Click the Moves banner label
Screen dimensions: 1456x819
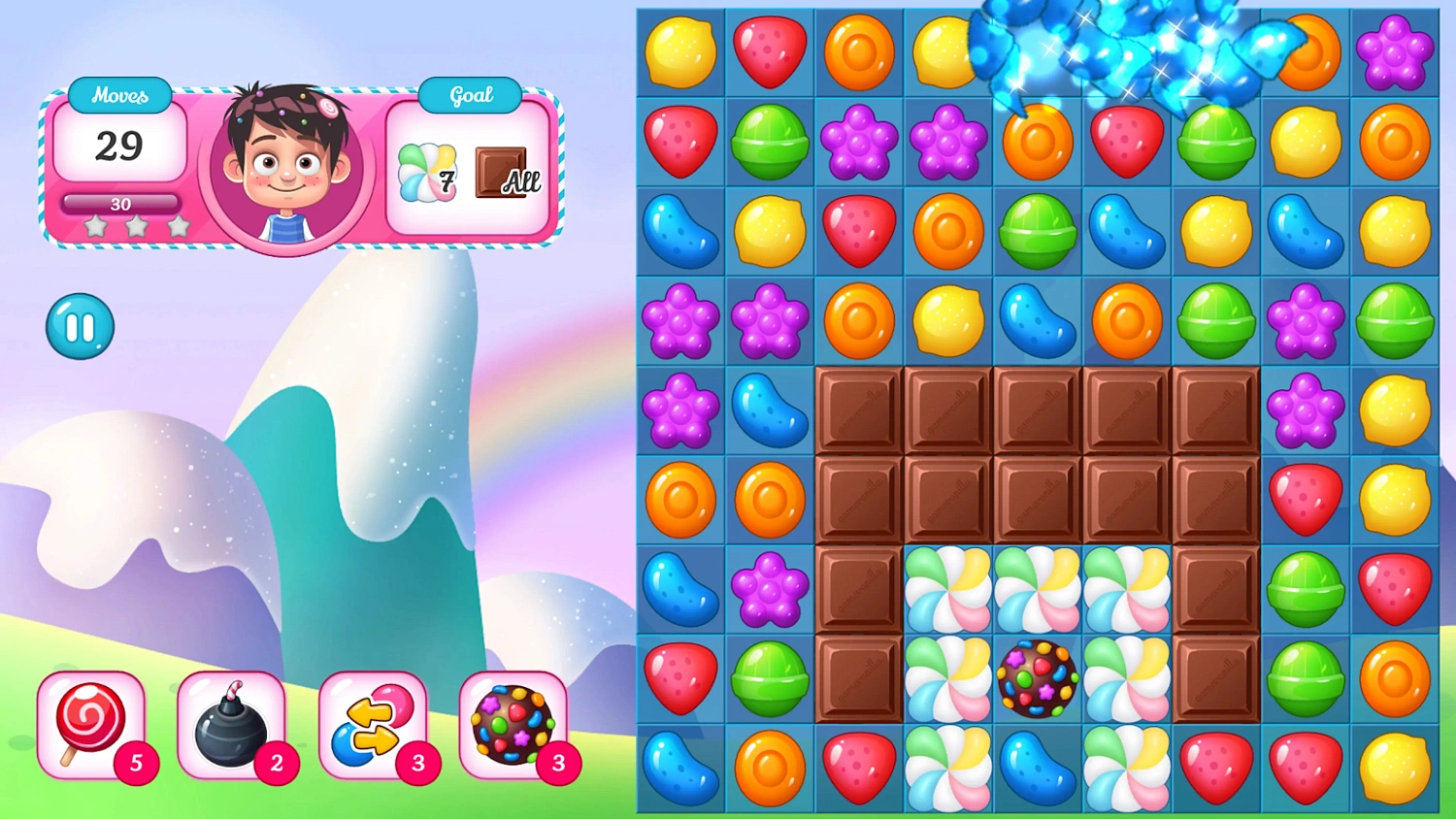point(119,94)
